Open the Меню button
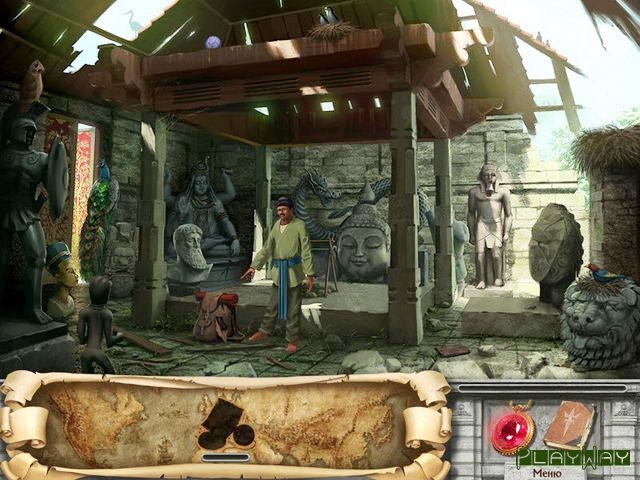The width and height of the screenshot is (640, 480). pyautogui.click(x=546, y=473)
